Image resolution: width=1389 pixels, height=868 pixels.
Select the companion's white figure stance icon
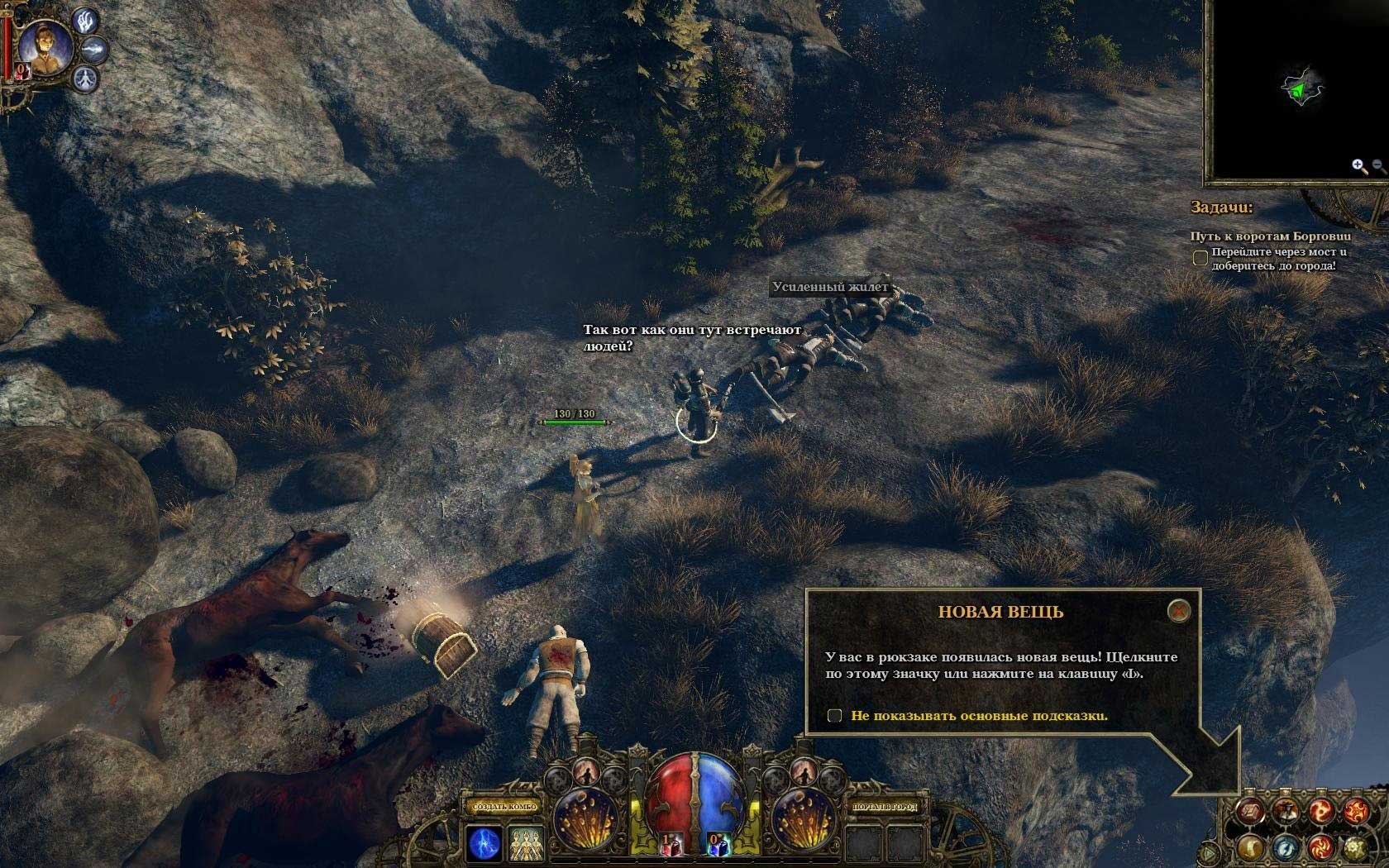coord(86,80)
